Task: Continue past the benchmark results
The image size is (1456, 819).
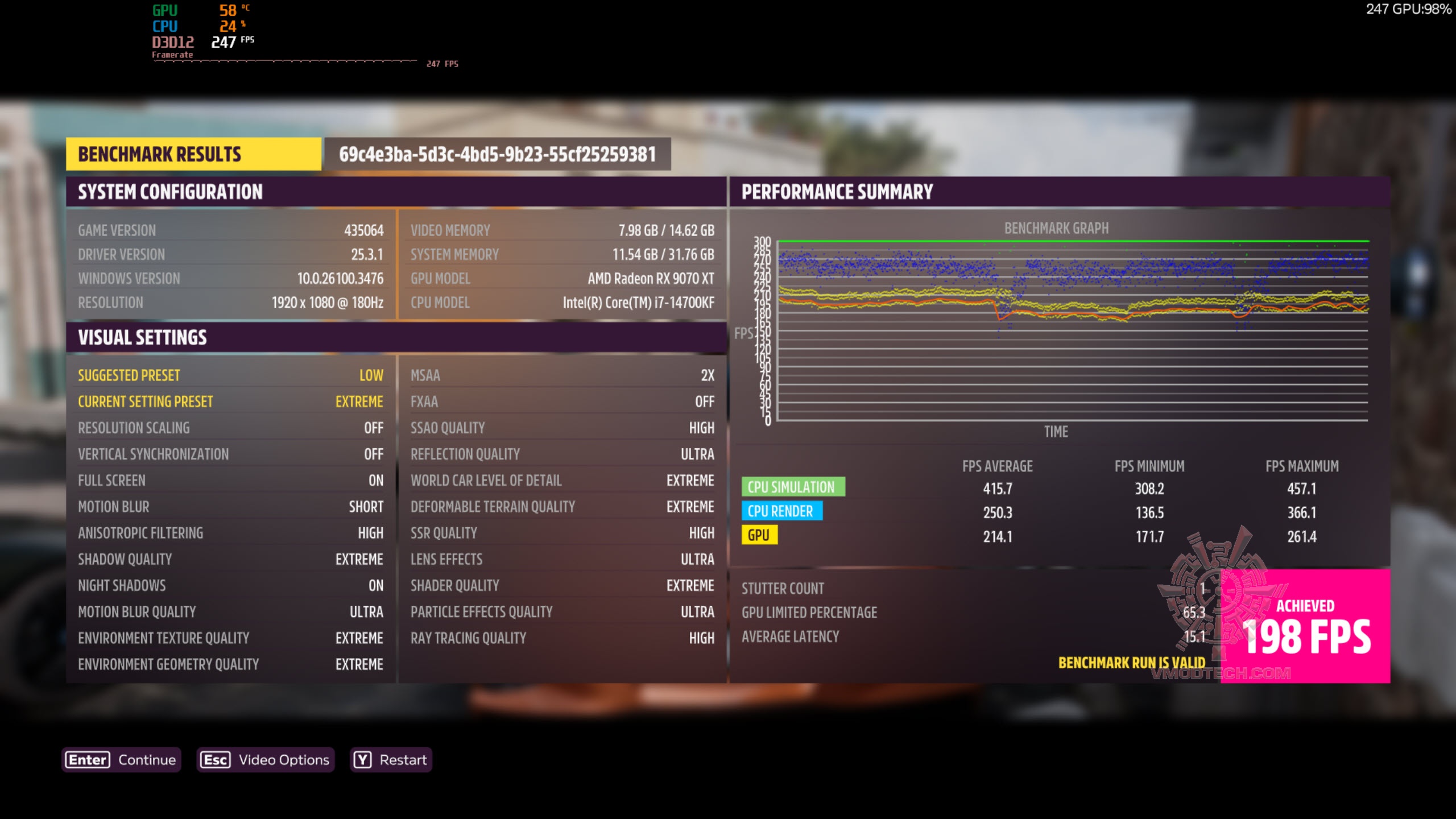Action: [x=121, y=760]
